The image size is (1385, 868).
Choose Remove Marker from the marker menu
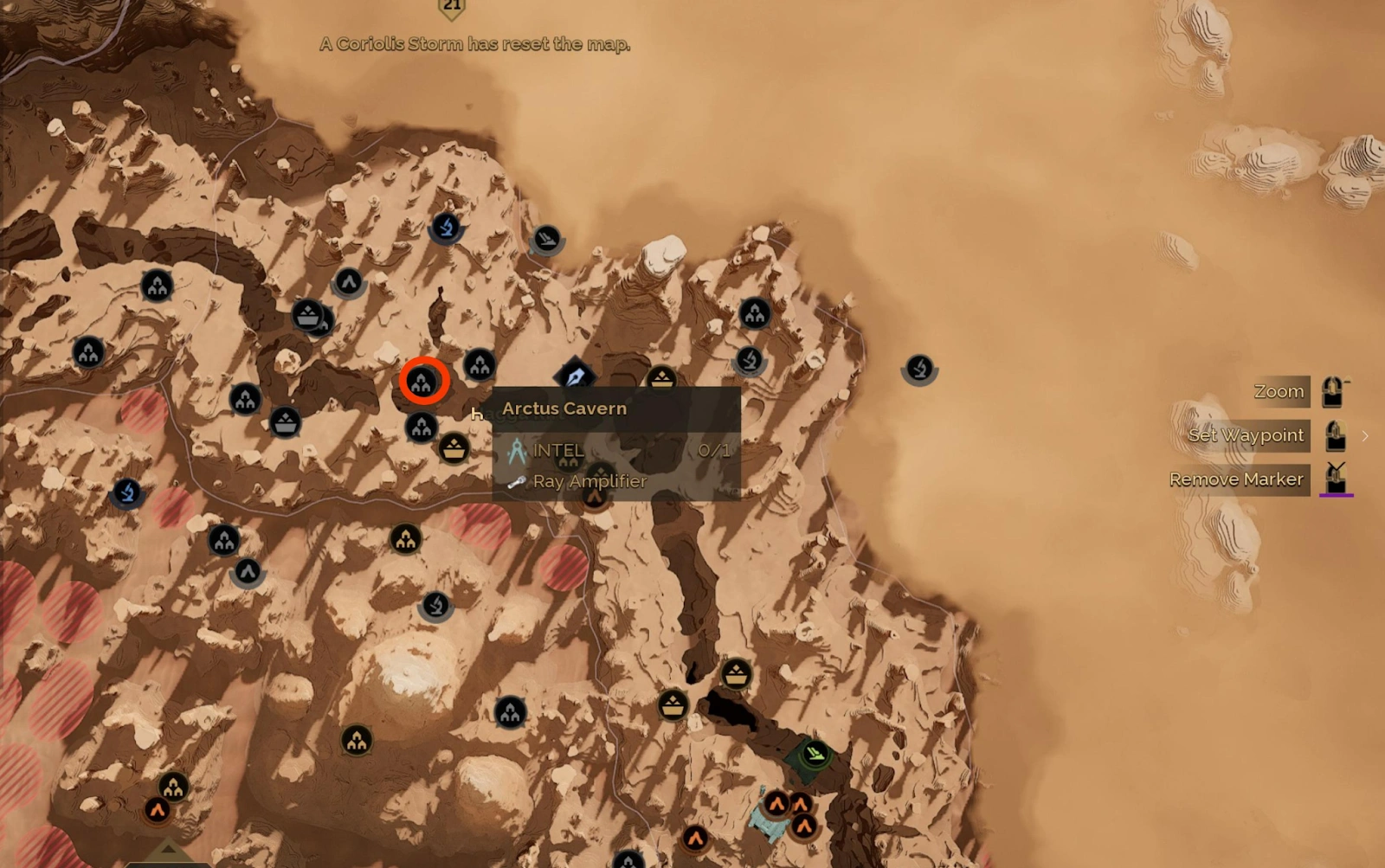tap(1237, 479)
